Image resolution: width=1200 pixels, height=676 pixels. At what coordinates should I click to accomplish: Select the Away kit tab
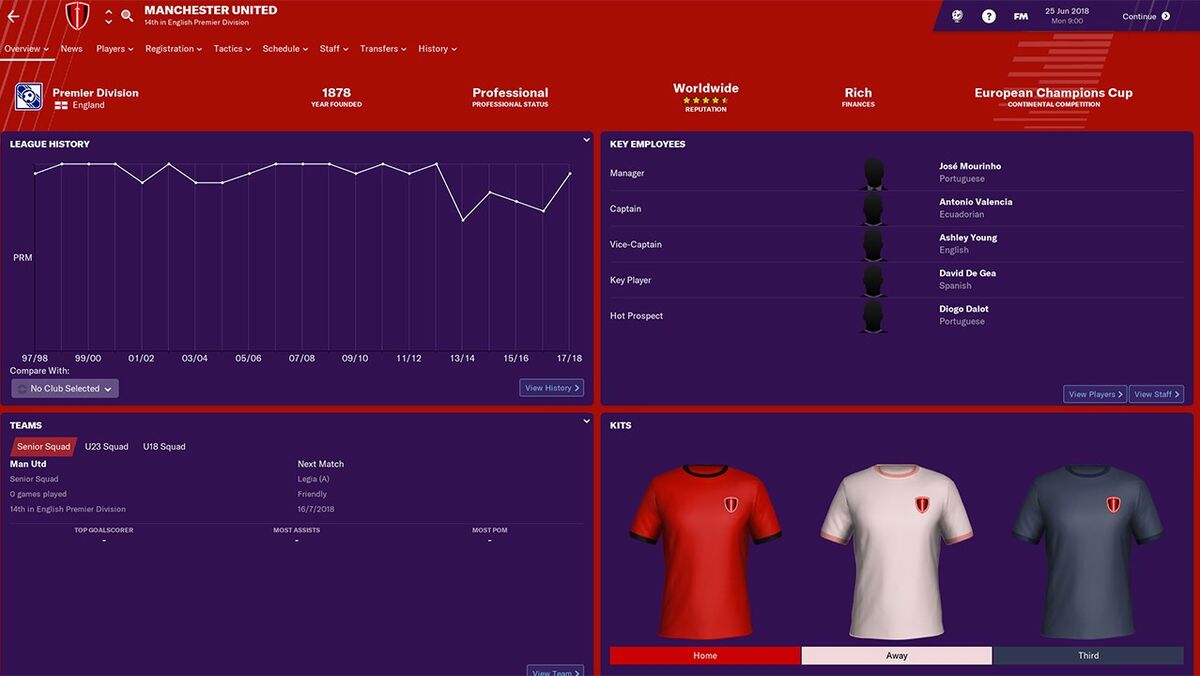point(896,656)
